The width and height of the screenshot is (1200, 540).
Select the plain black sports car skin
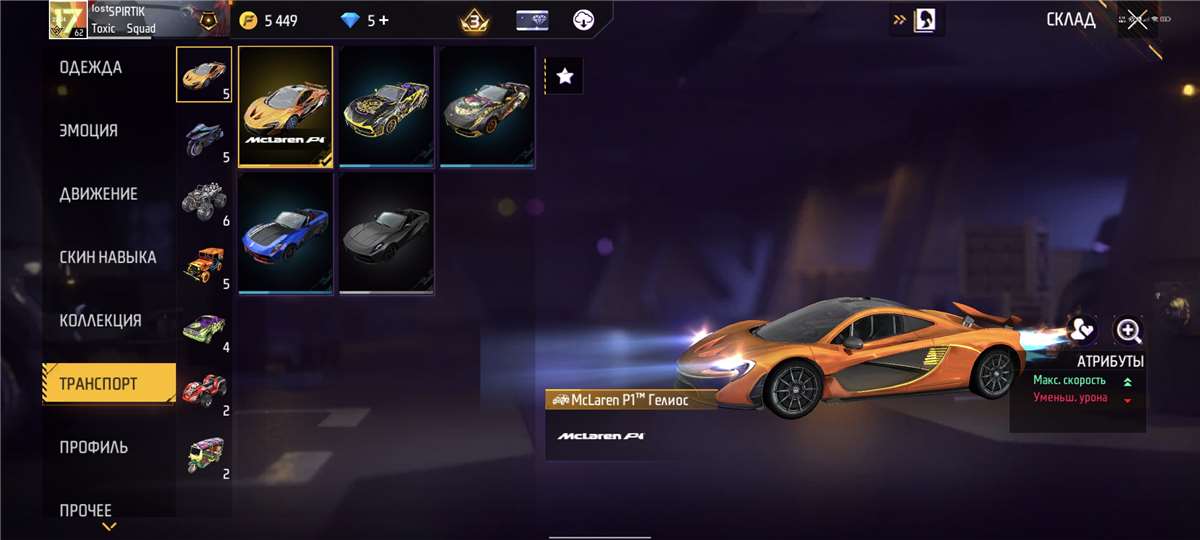tap(386, 233)
